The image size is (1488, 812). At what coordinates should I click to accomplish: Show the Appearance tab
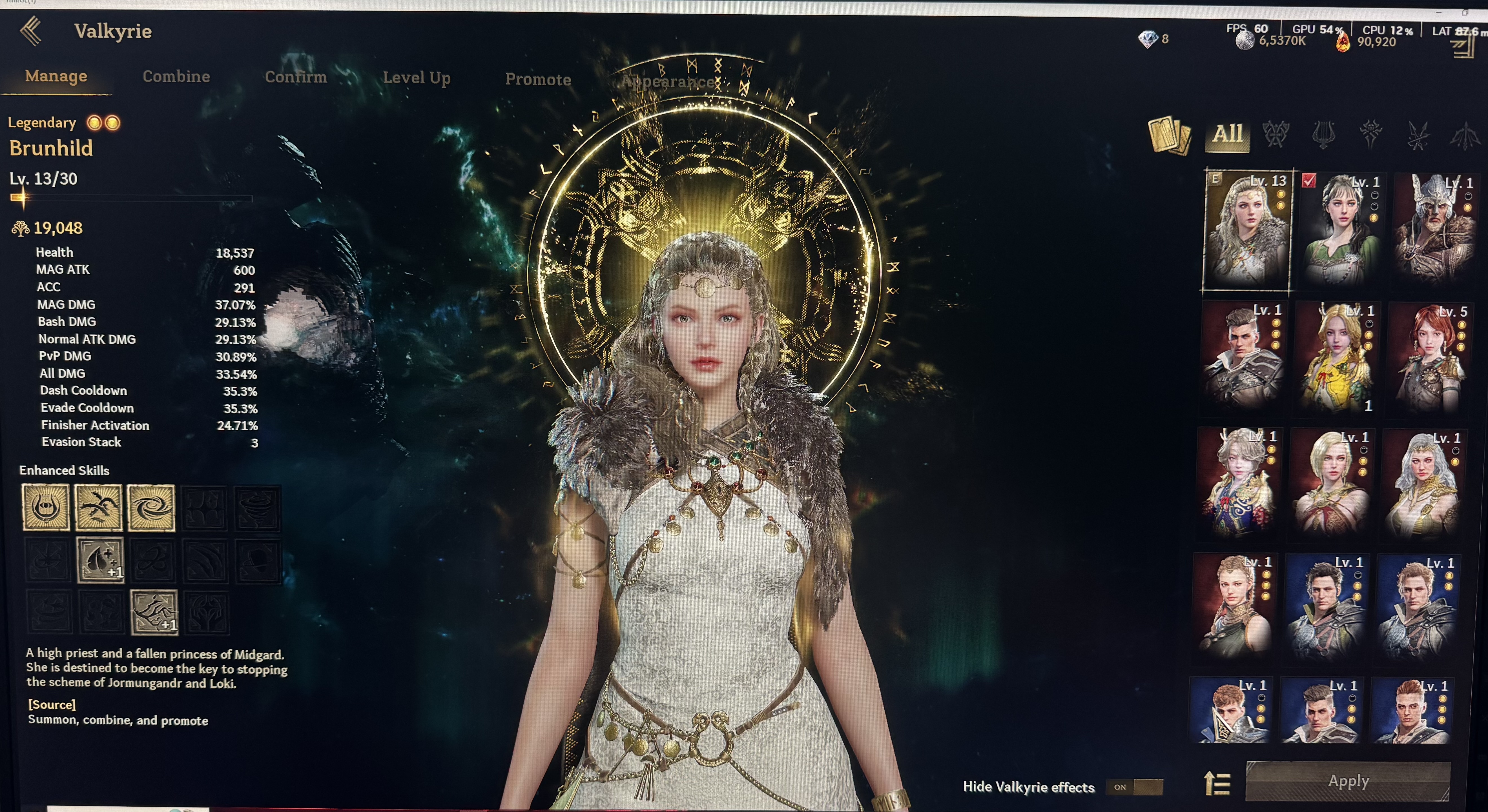[667, 82]
